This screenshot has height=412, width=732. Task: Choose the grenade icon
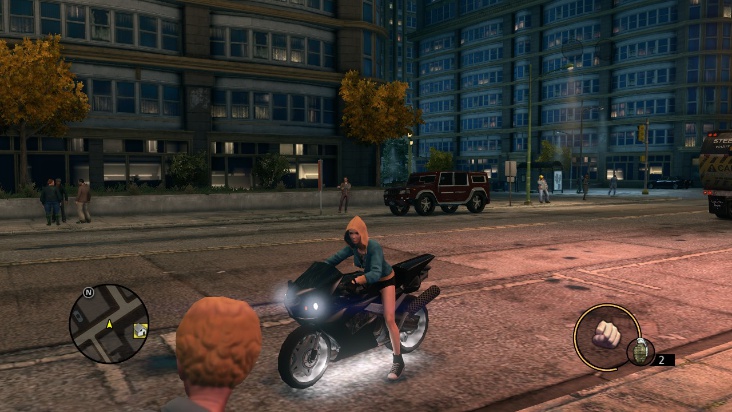coord(639,352)
